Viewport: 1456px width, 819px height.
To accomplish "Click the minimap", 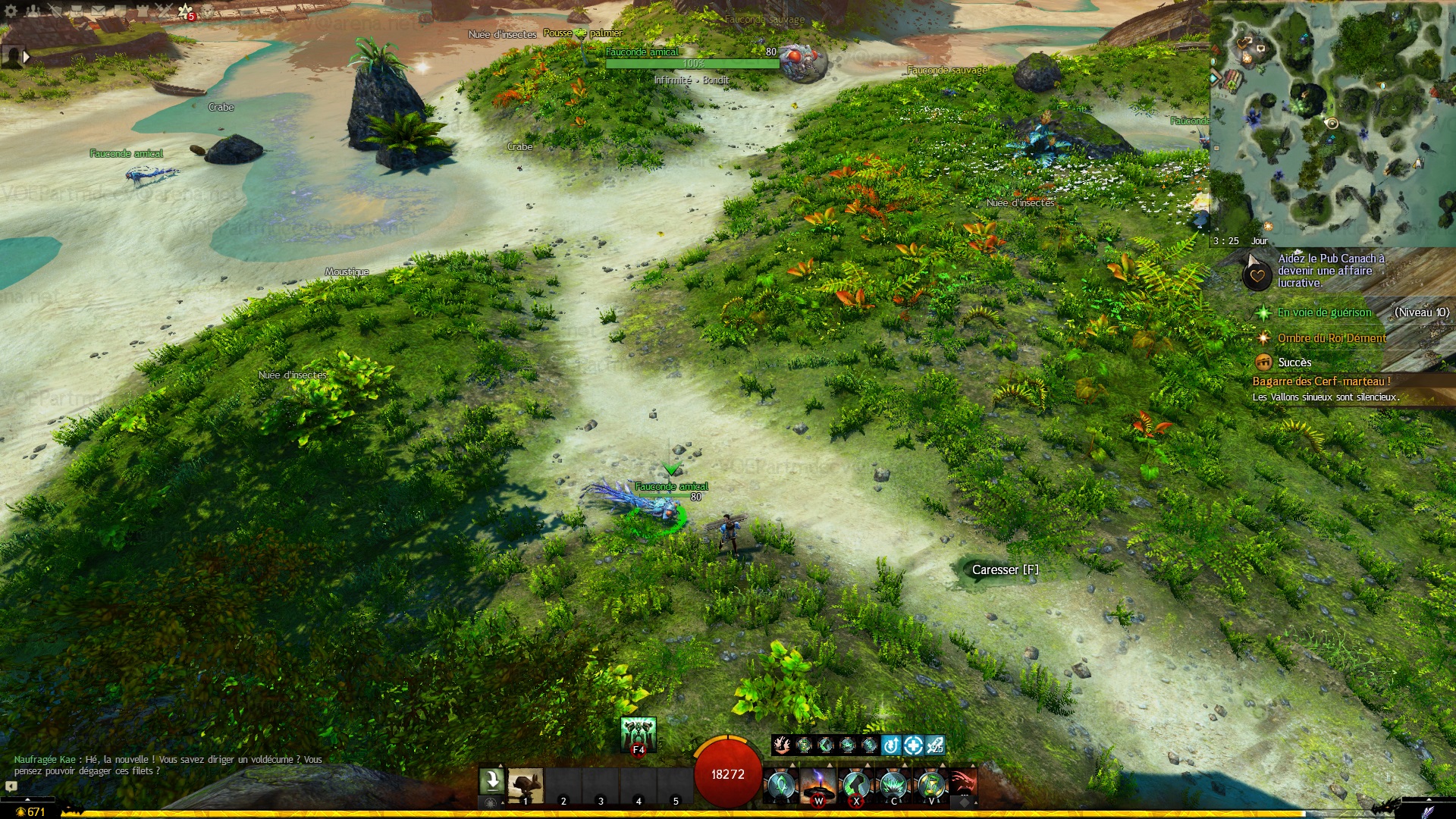I will point(1332,121).
